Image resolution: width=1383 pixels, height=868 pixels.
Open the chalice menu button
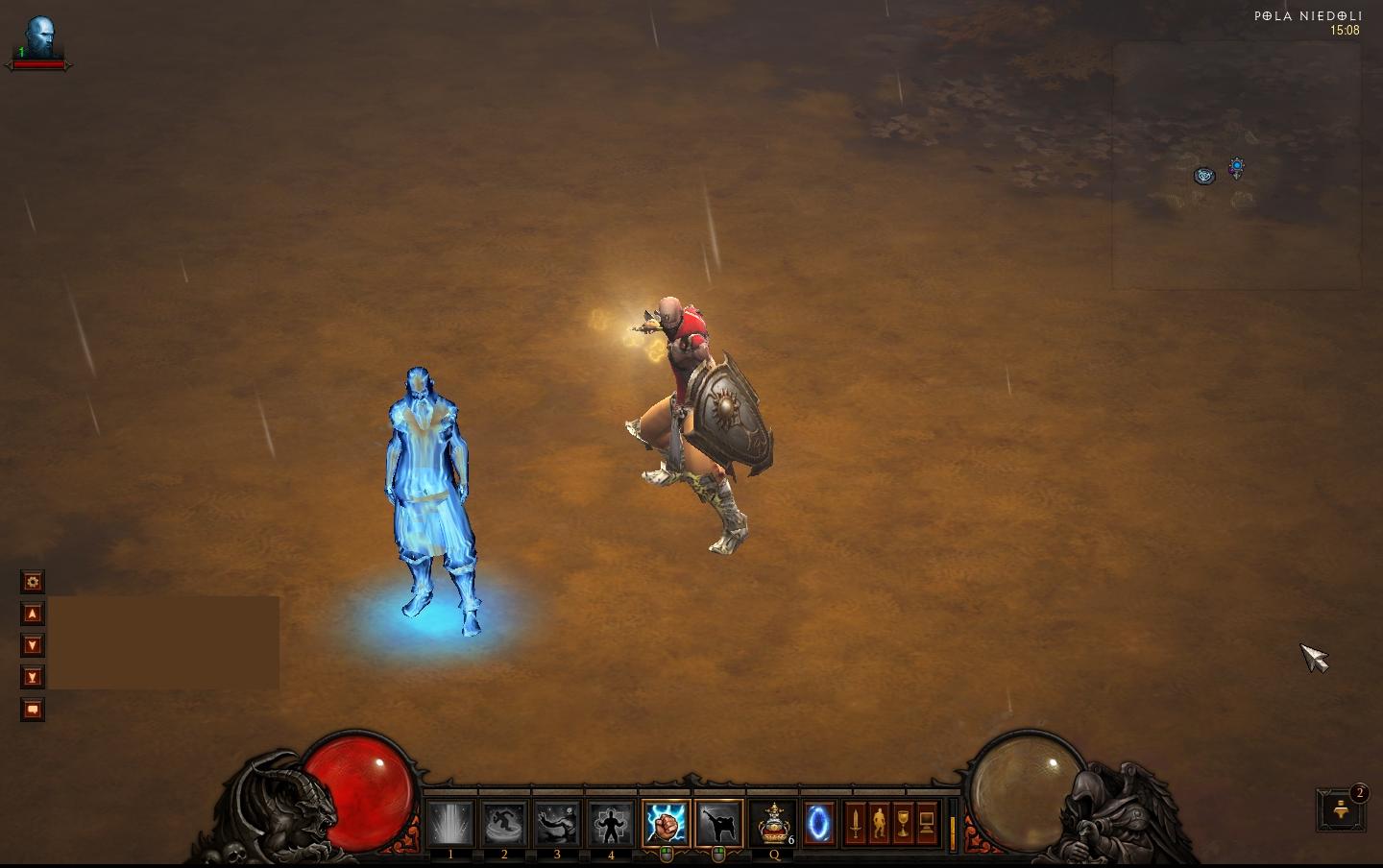pyautogui.click(x=903, y=824)
